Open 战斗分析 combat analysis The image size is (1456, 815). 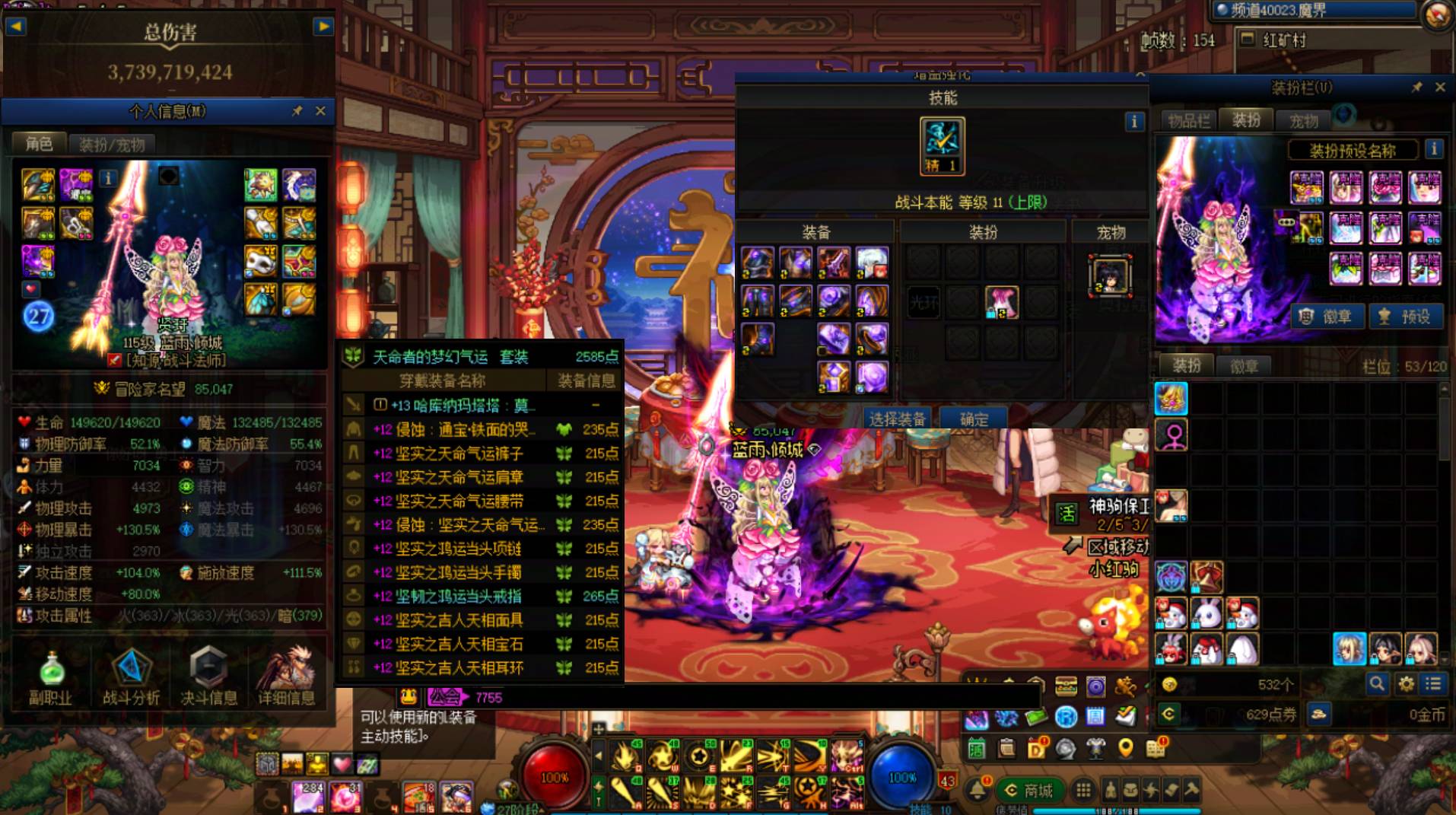click(131, 677)
